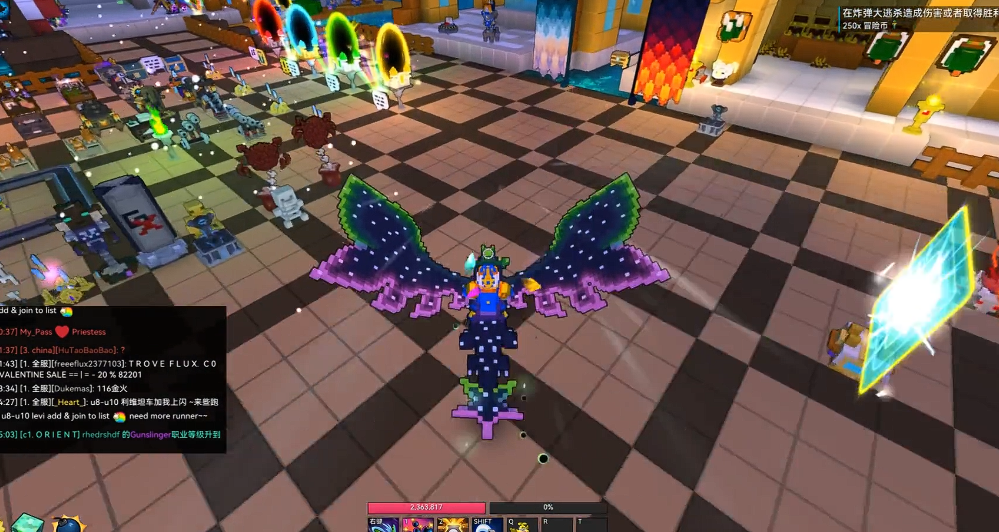This screenshot has height=532, width=999.
Task: Open the green cube block icon
Action: pos(27,523)
